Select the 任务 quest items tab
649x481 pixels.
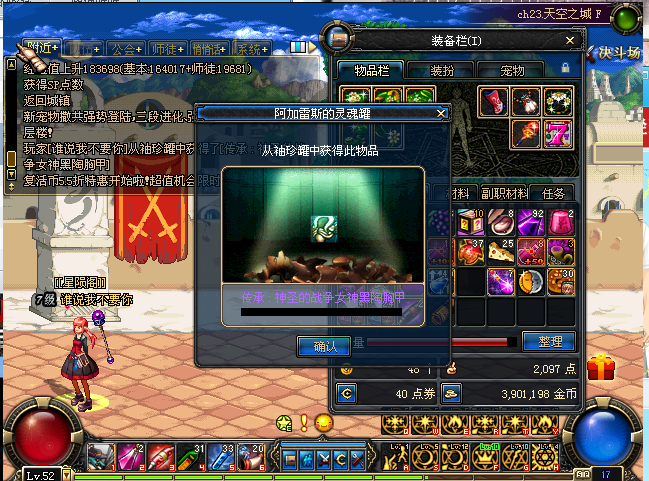click(553, 193)
